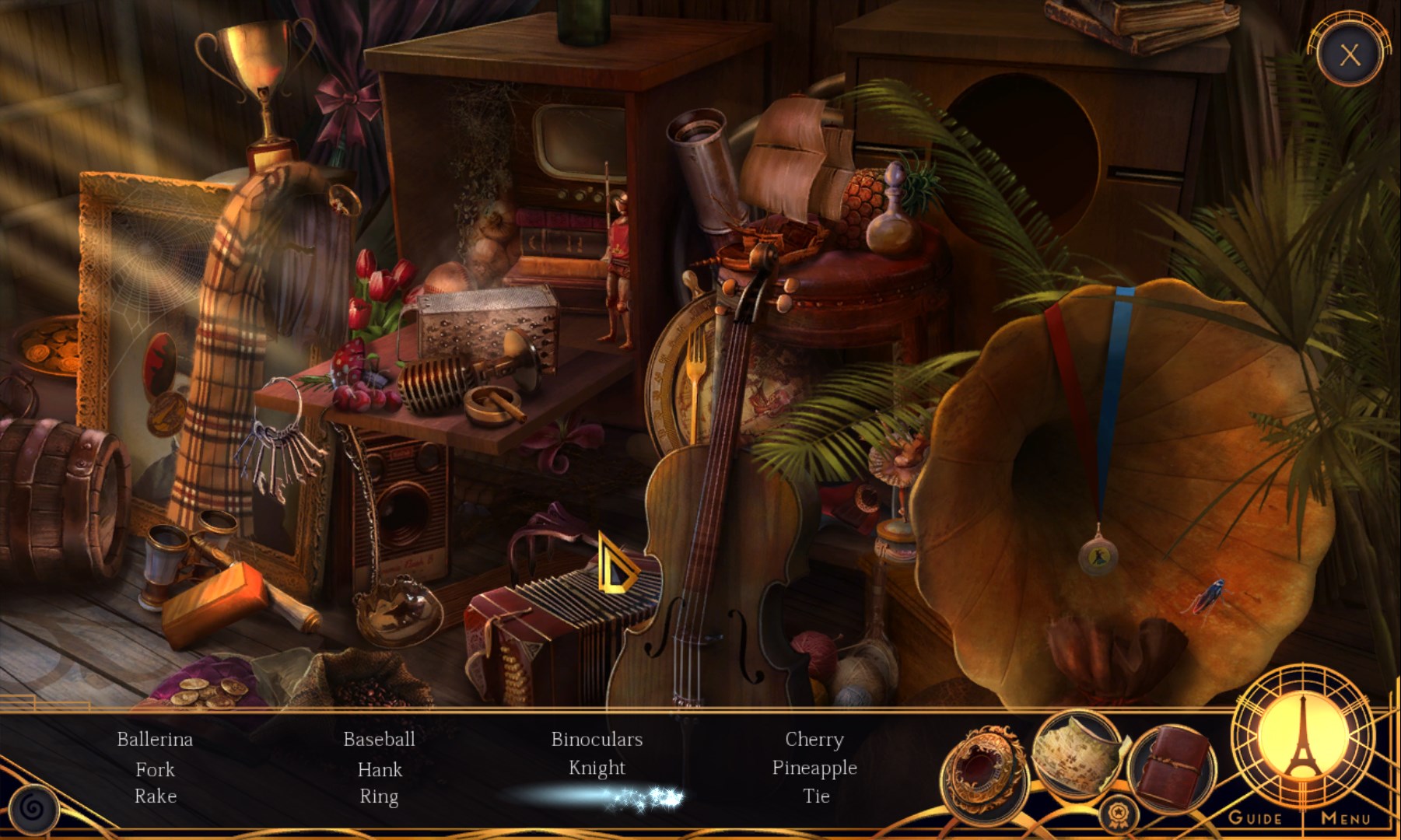Open the Menu

1345,817
